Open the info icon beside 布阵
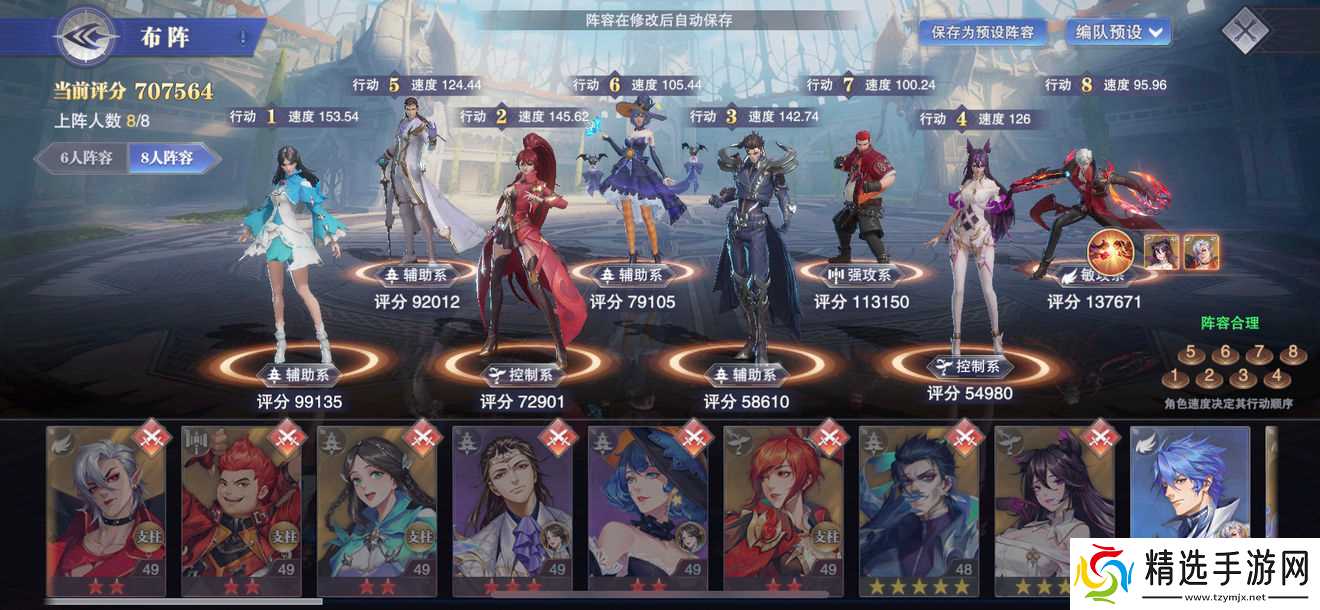The width and height of the screenshot is (1320, 610). (242, 39)
